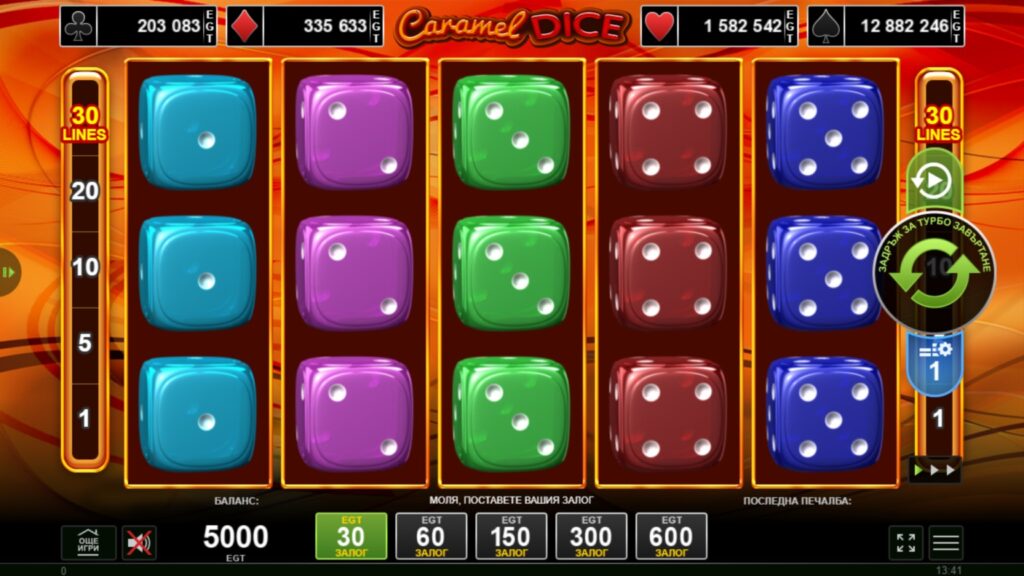Select 1 line on the left line selector

click(x=85, y=418)
